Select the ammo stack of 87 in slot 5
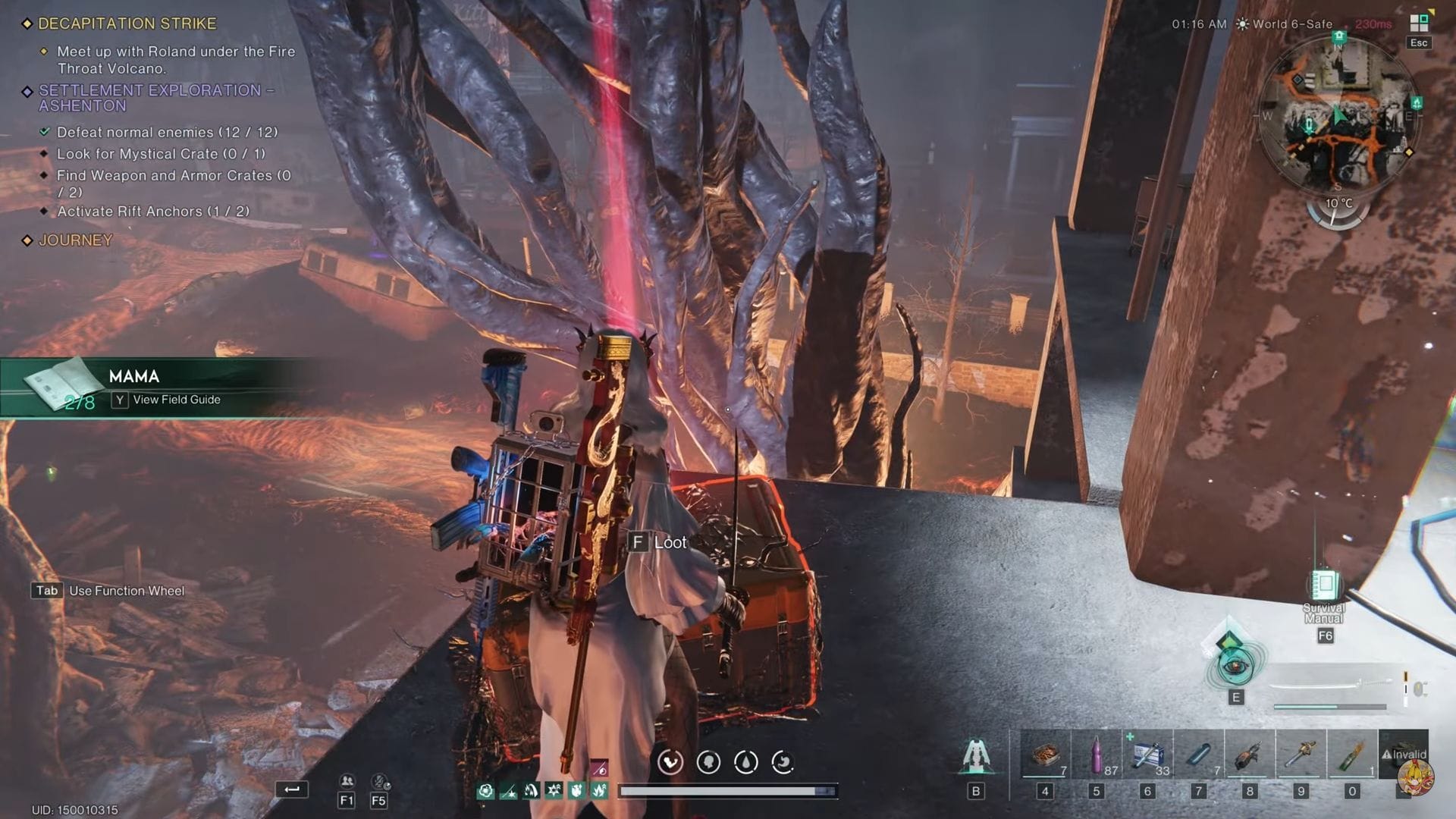Viewport: 1456px width, 819px height. tap(1097, 755)
